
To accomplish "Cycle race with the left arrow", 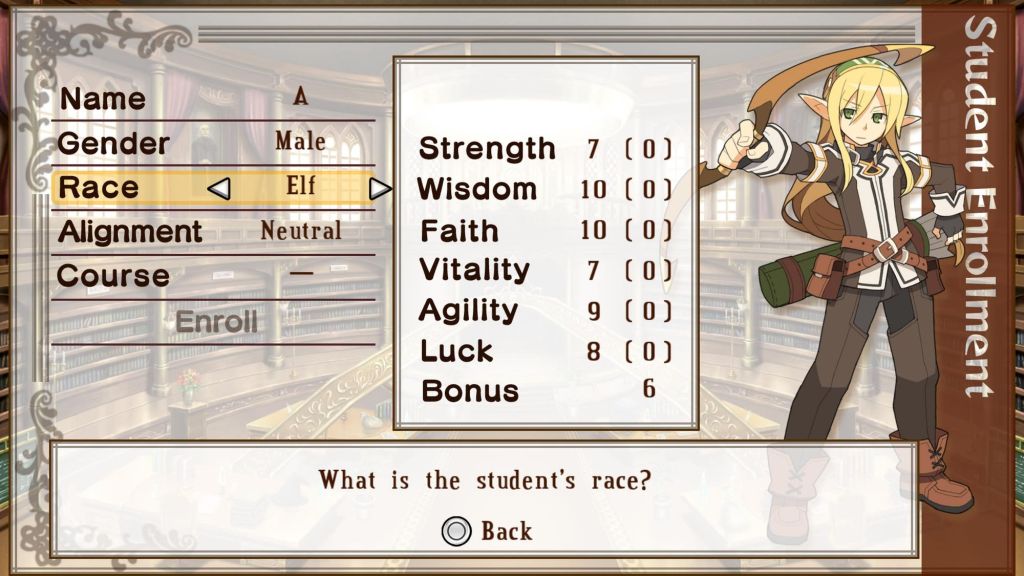I will [220, 188].
